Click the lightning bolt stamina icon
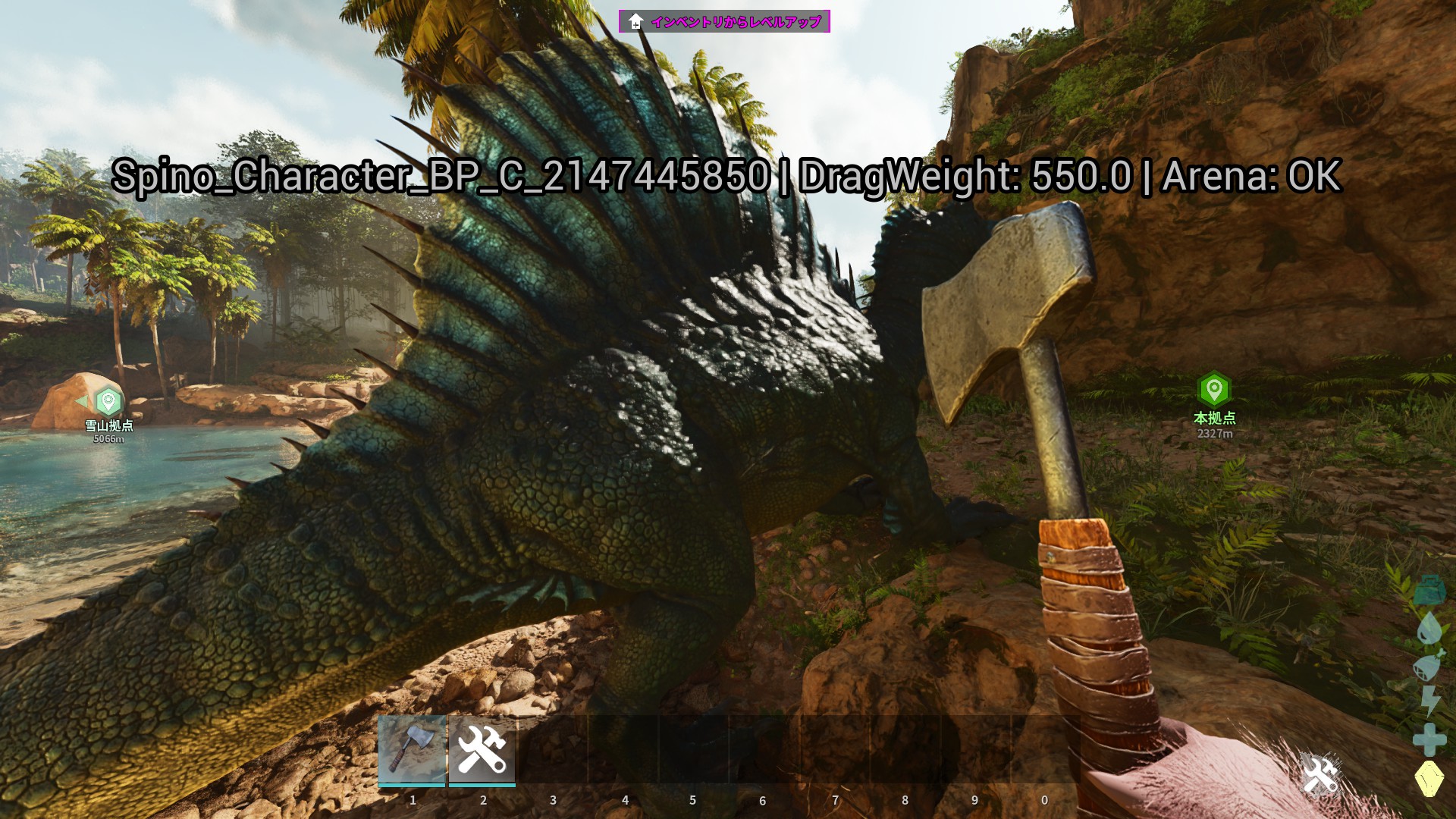Screen dimensions: 1456x819 1429,701
